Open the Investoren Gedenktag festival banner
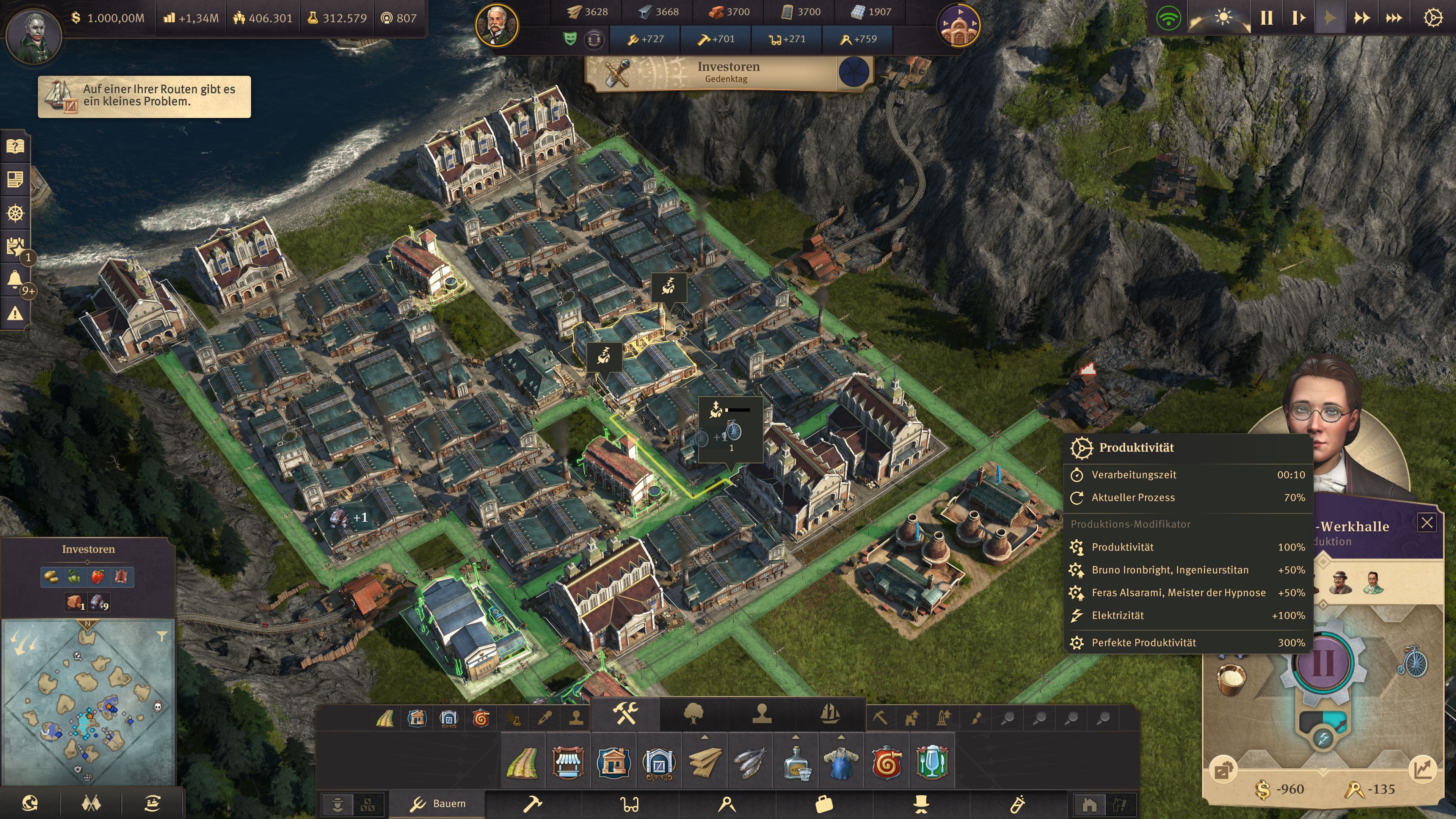The image size is (1456, 819). coord(728,72)
